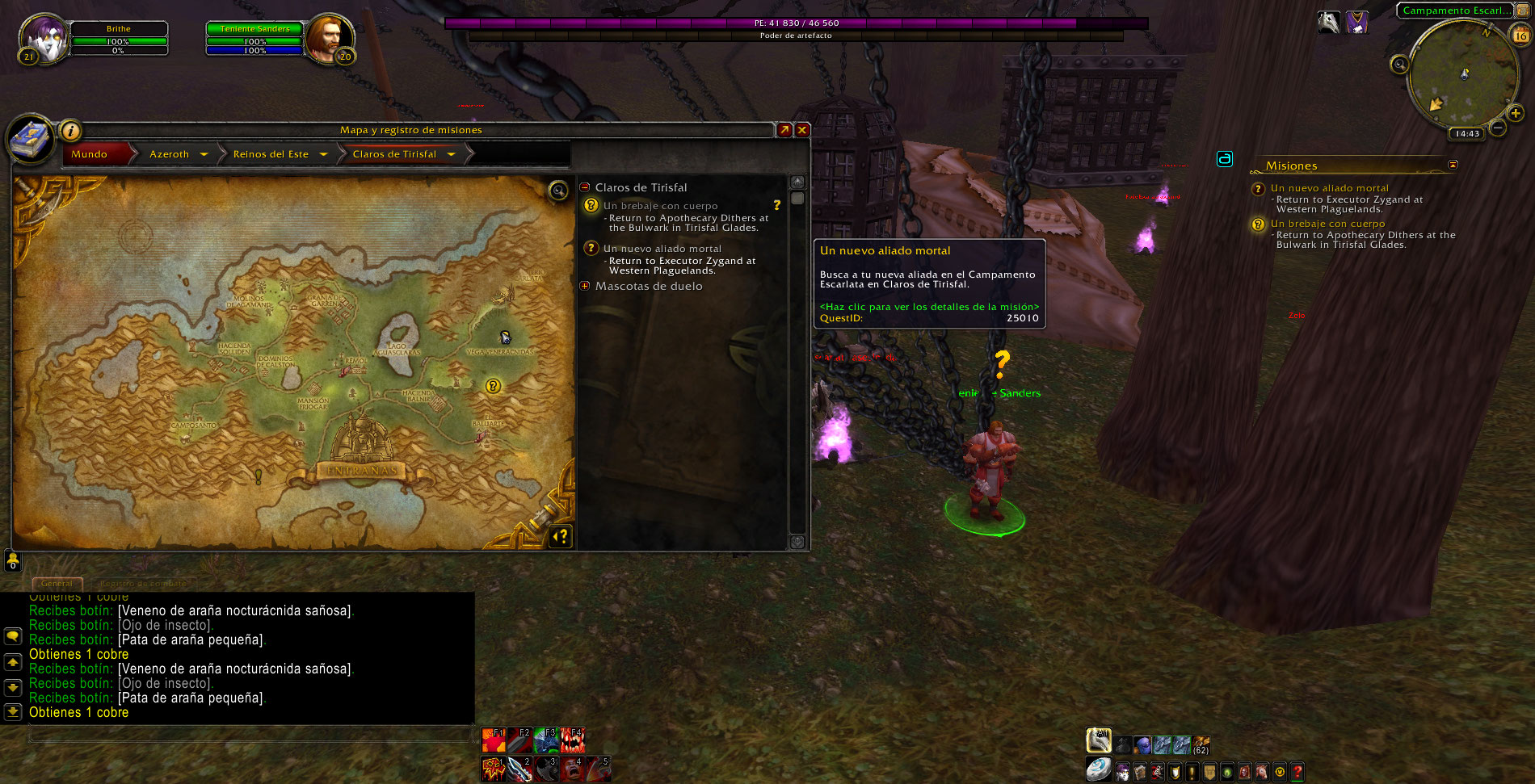The width and height of the screenshot is (1535, 784).
Task: Select 'Un brebaje con cuerpo' in quest log
Action: point(660,206)
